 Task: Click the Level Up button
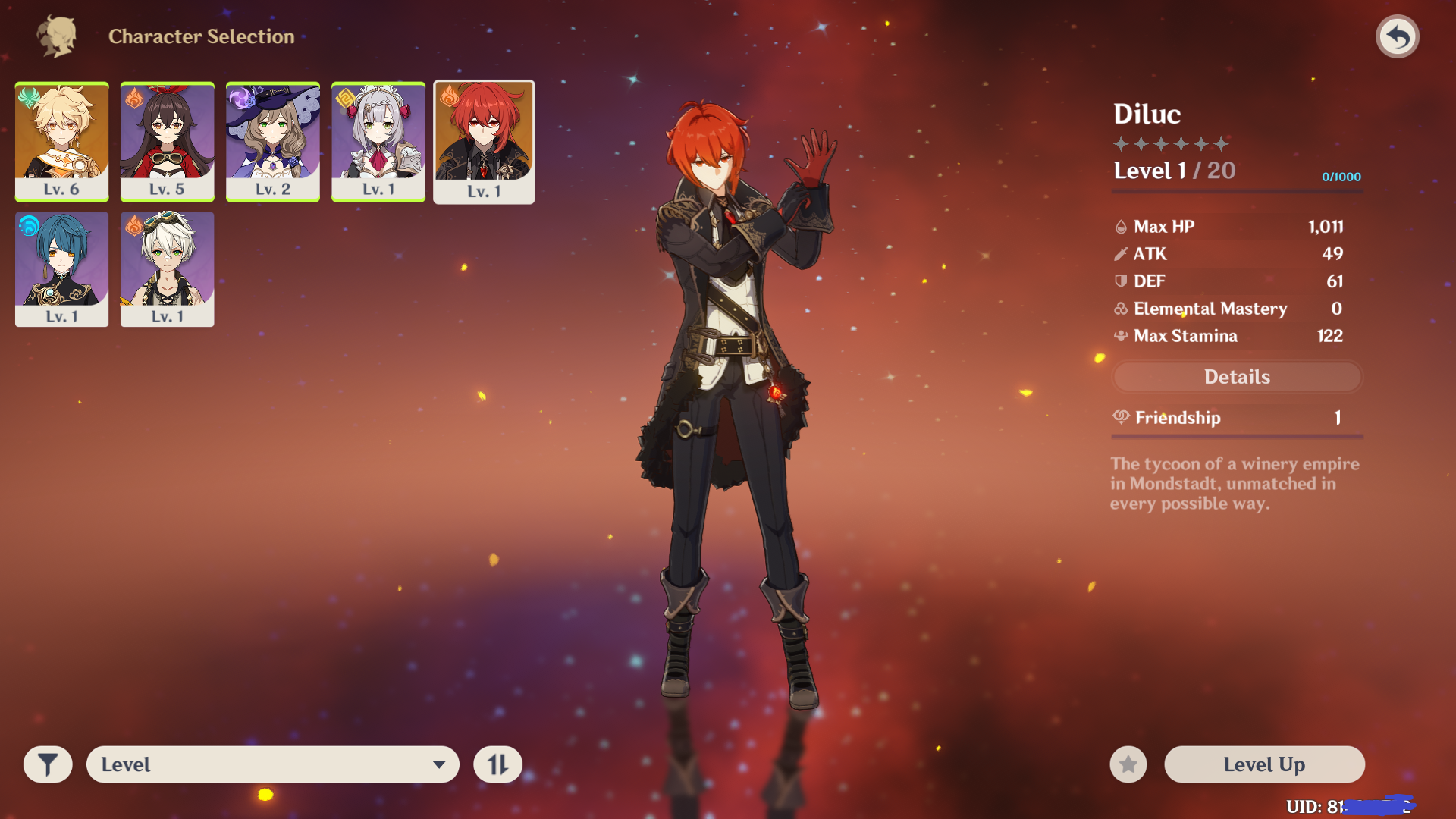1264,764
